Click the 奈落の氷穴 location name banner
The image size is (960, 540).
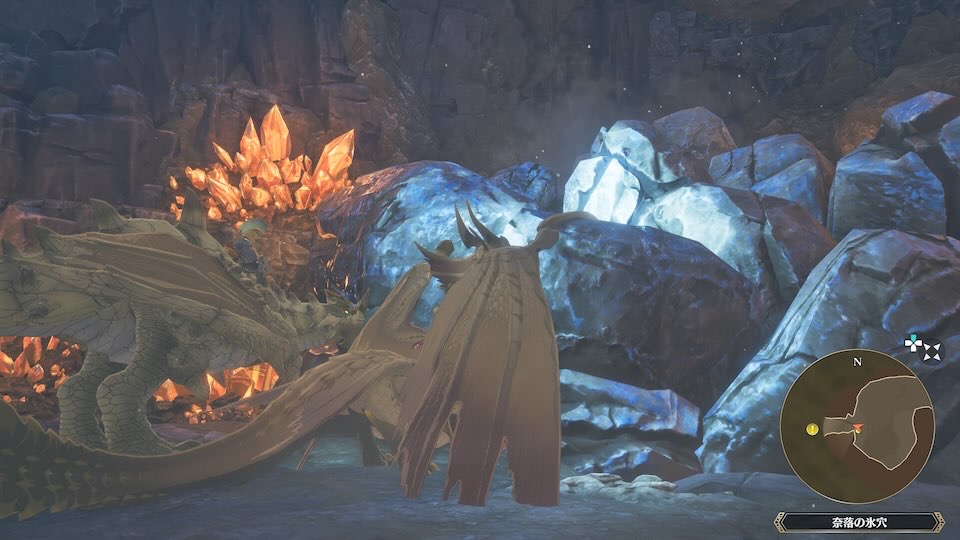[x=859, y=522]
